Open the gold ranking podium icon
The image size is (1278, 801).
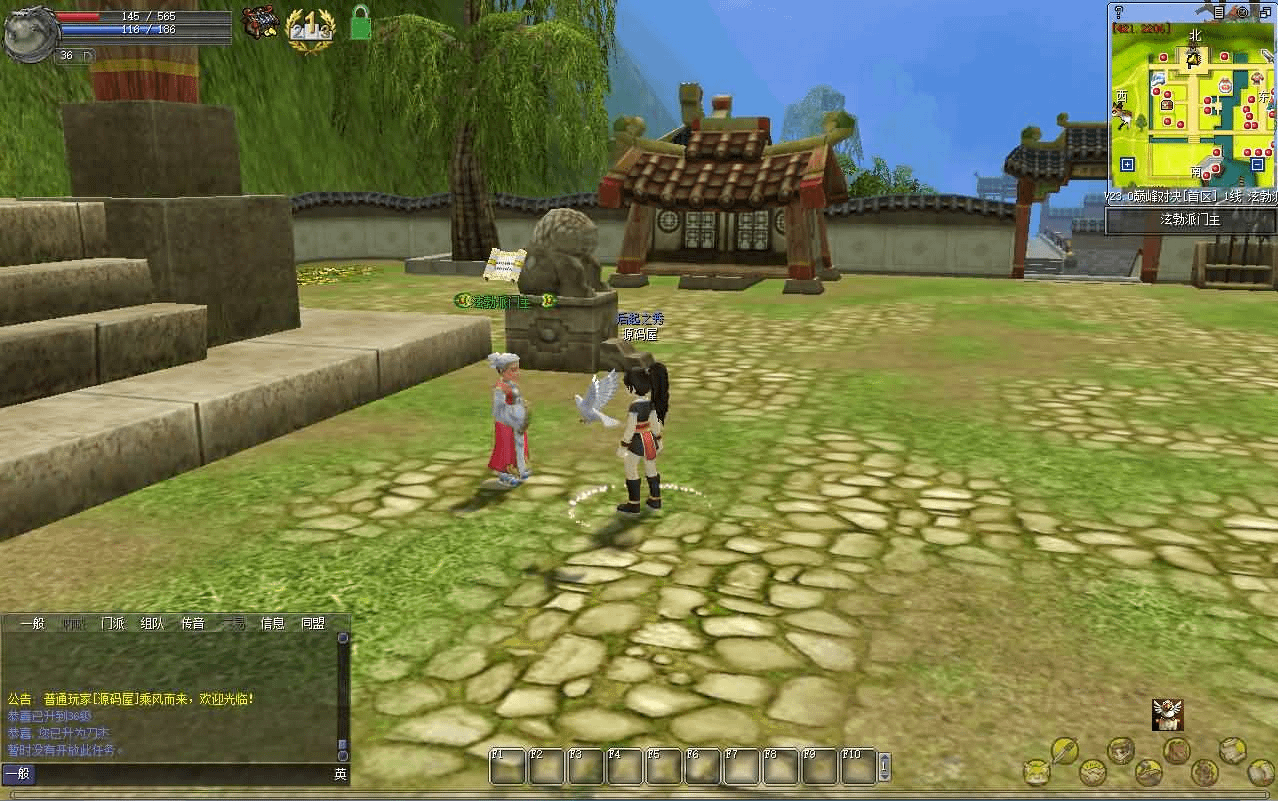coord(310,27)
